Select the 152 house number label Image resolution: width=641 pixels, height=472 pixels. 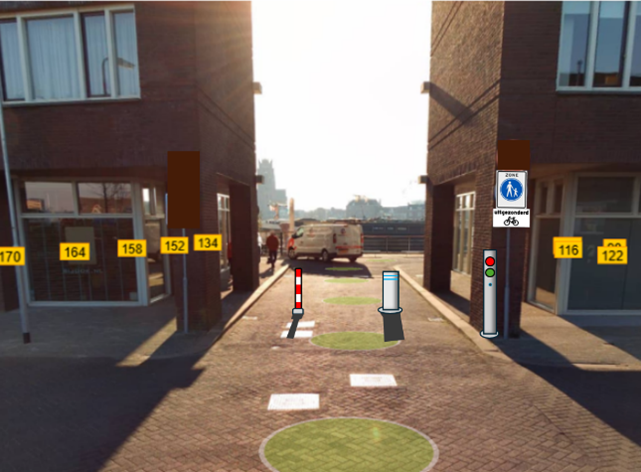point(174,245)
